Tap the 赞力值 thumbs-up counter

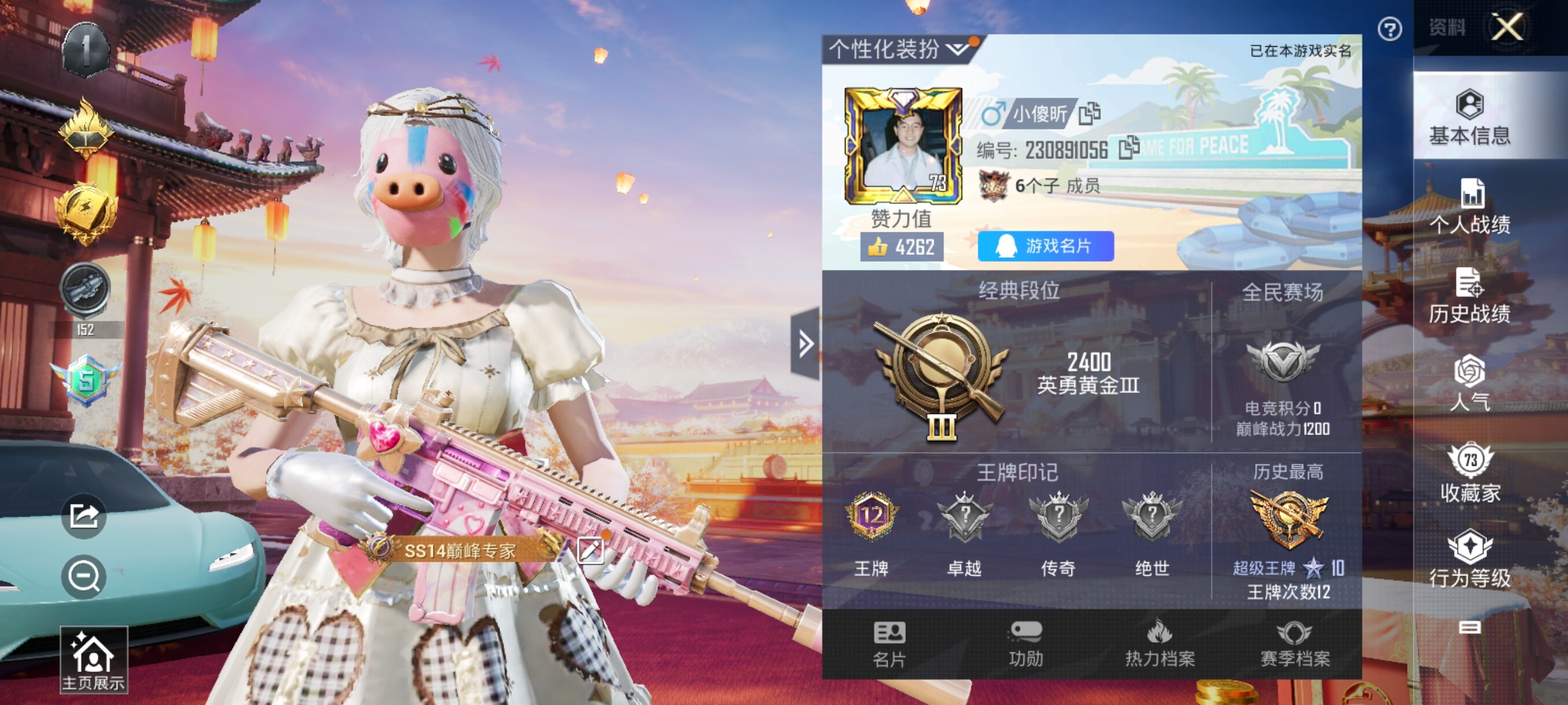pyautogui.click(x=901, y=247)
